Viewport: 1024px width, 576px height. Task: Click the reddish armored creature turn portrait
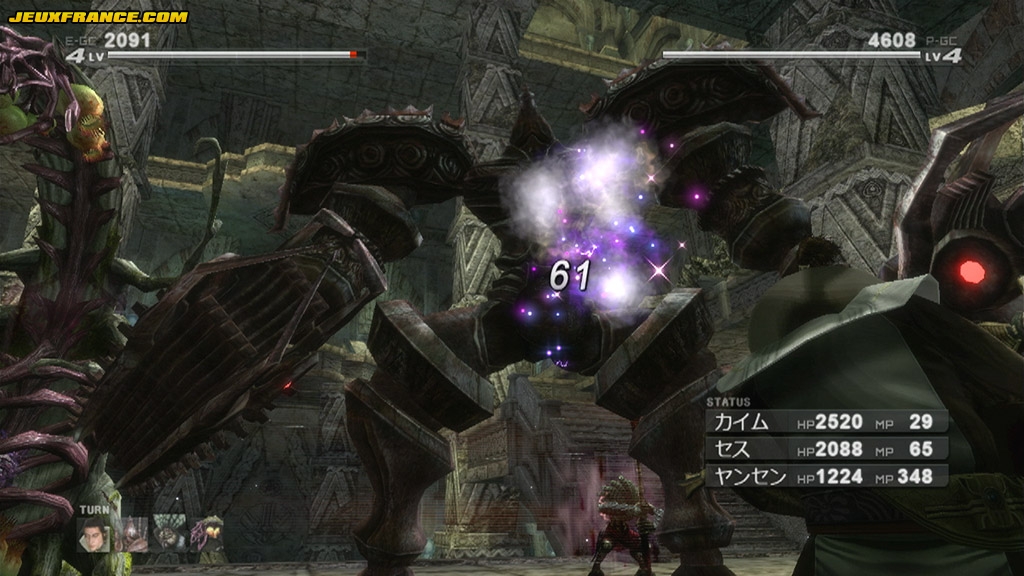pyautogui.click(x=132, y=533)
